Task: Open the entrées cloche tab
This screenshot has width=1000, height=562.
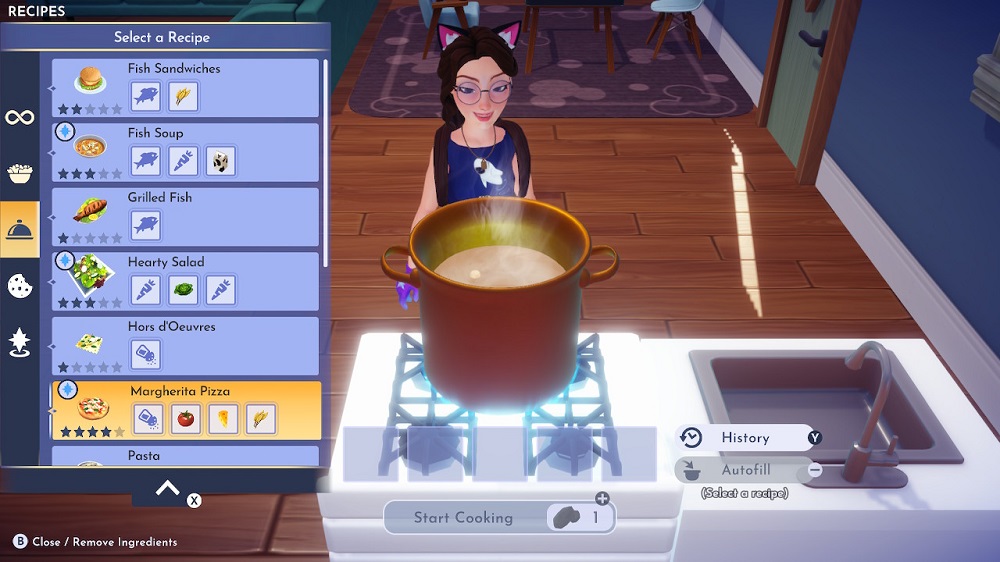Action: (x=19, y=230)
